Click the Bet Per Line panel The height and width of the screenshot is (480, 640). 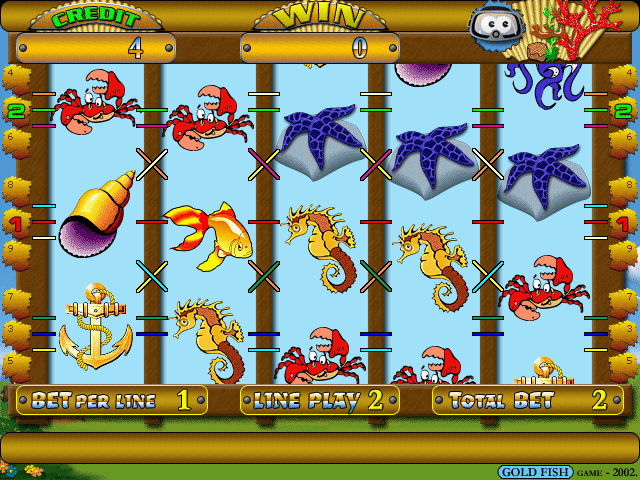(112, 401)
